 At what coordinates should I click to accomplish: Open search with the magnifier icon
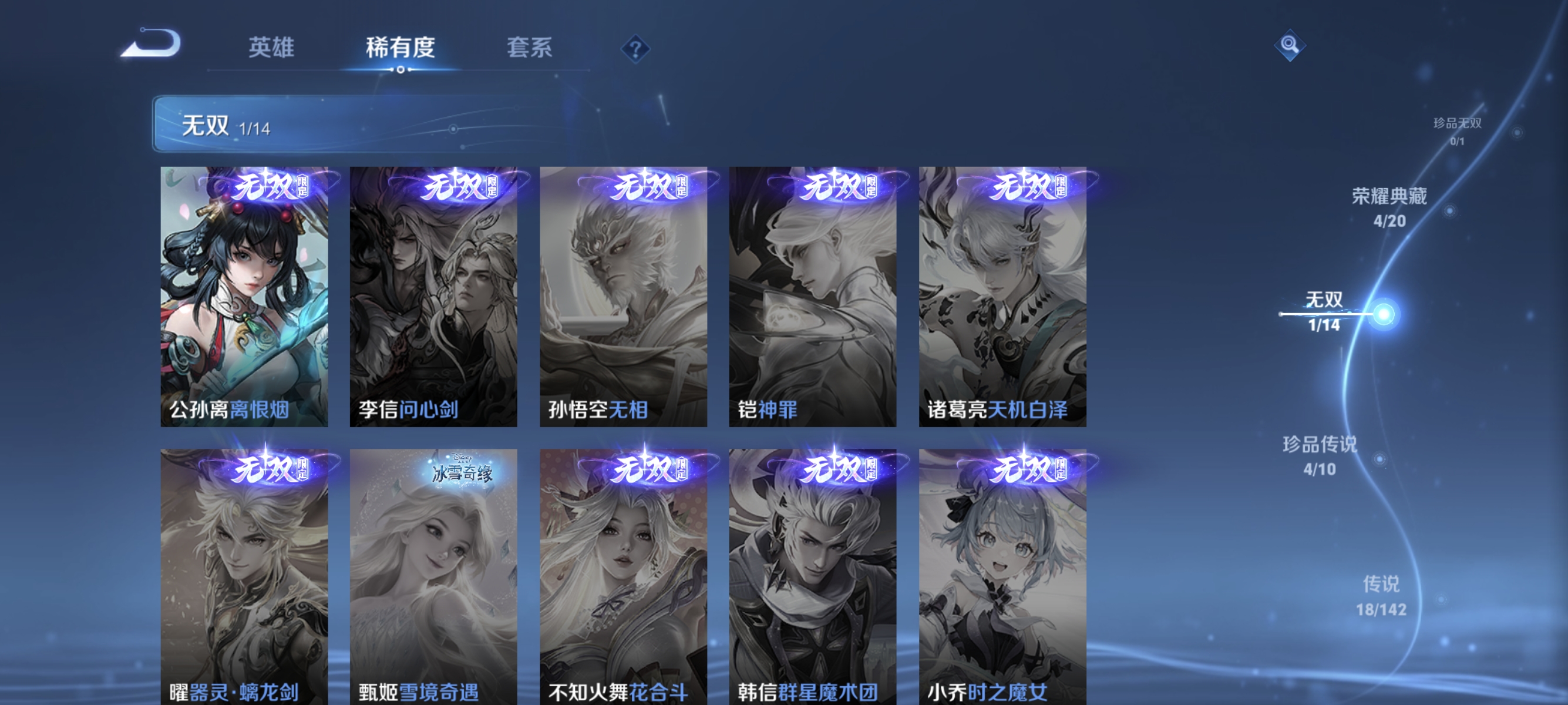1291,45
